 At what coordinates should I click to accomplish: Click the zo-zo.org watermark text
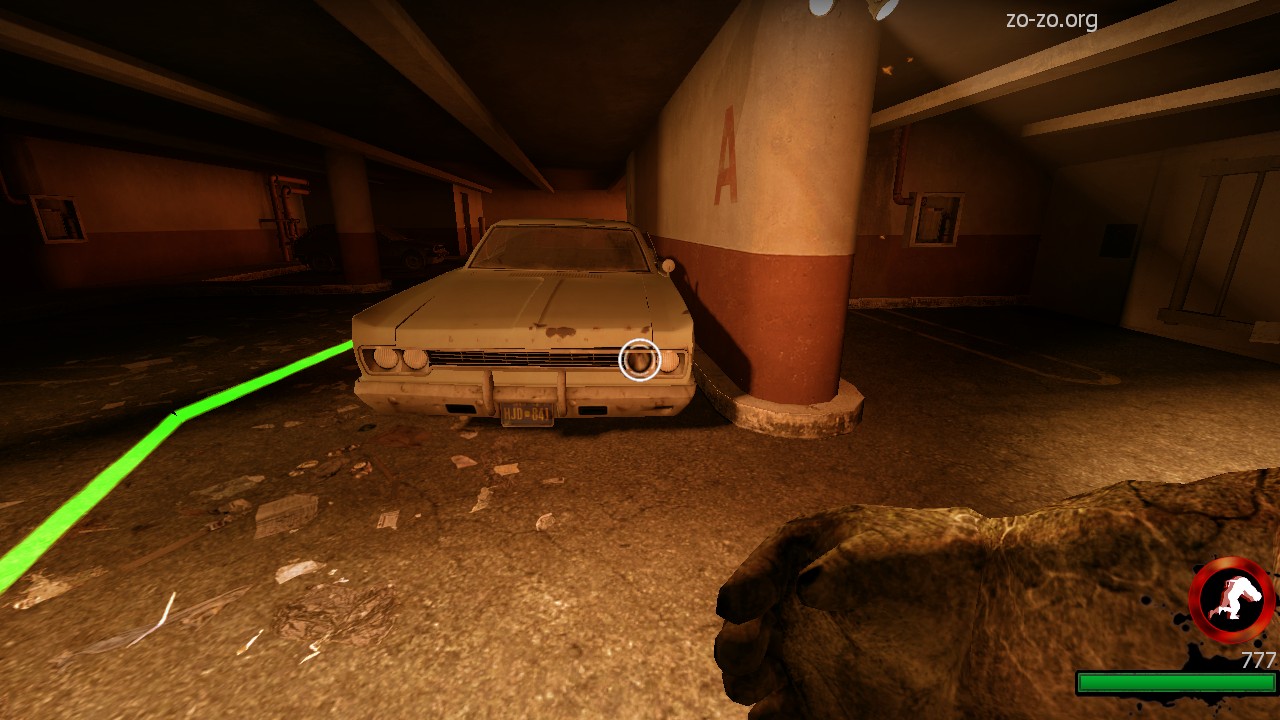[1051, 20]
